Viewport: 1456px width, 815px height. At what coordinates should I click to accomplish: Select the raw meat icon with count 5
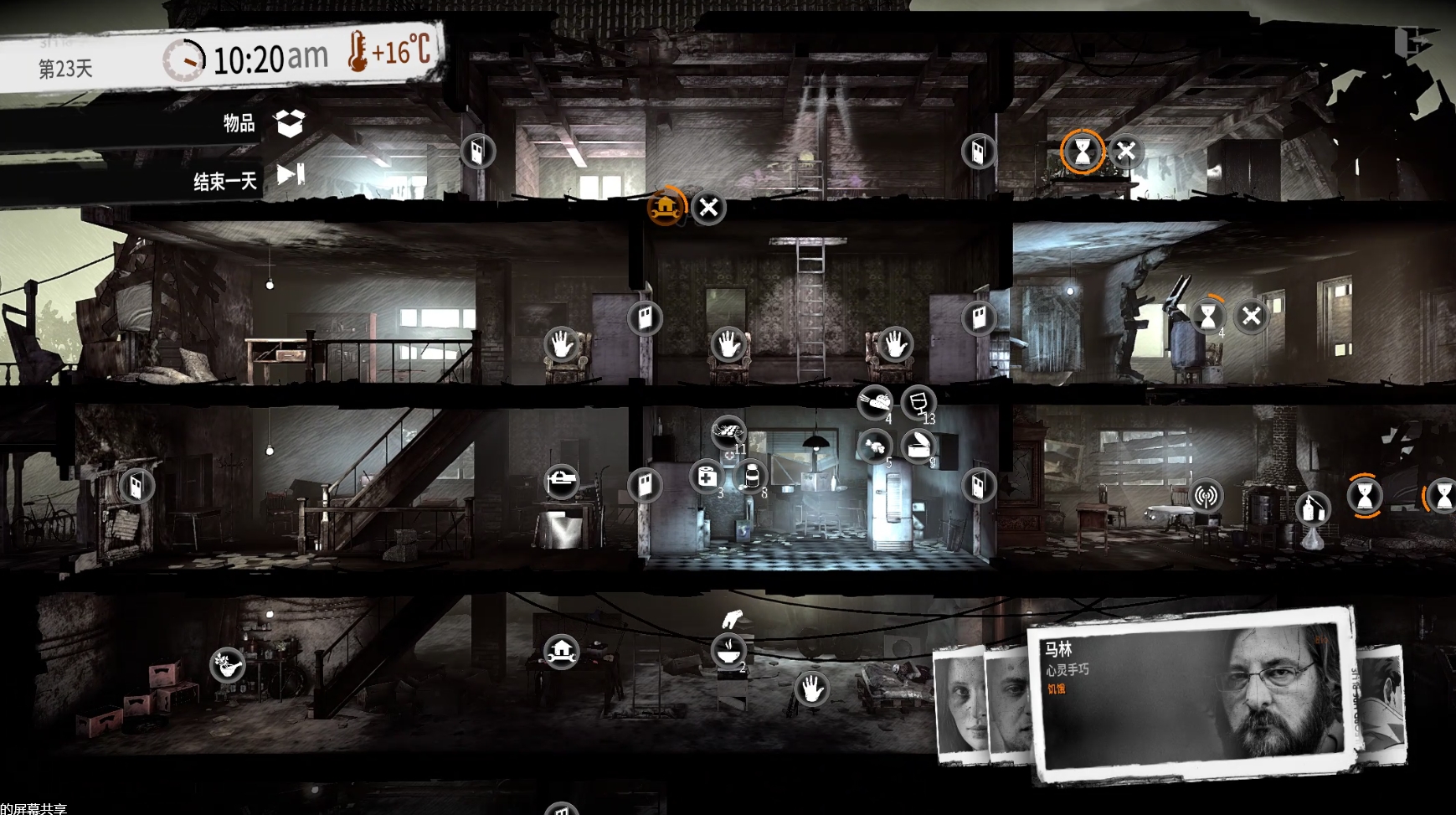[875, 445]
